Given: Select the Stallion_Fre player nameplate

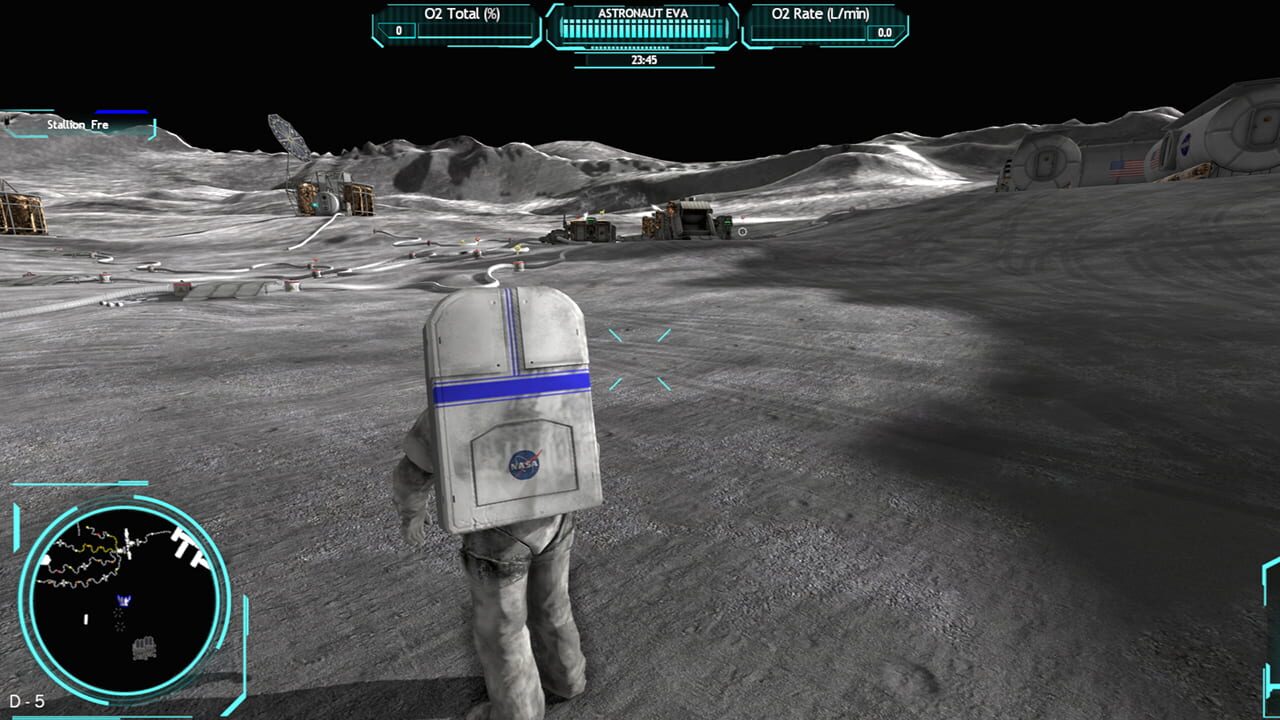Looking at the screenshot, I should 78,125.
